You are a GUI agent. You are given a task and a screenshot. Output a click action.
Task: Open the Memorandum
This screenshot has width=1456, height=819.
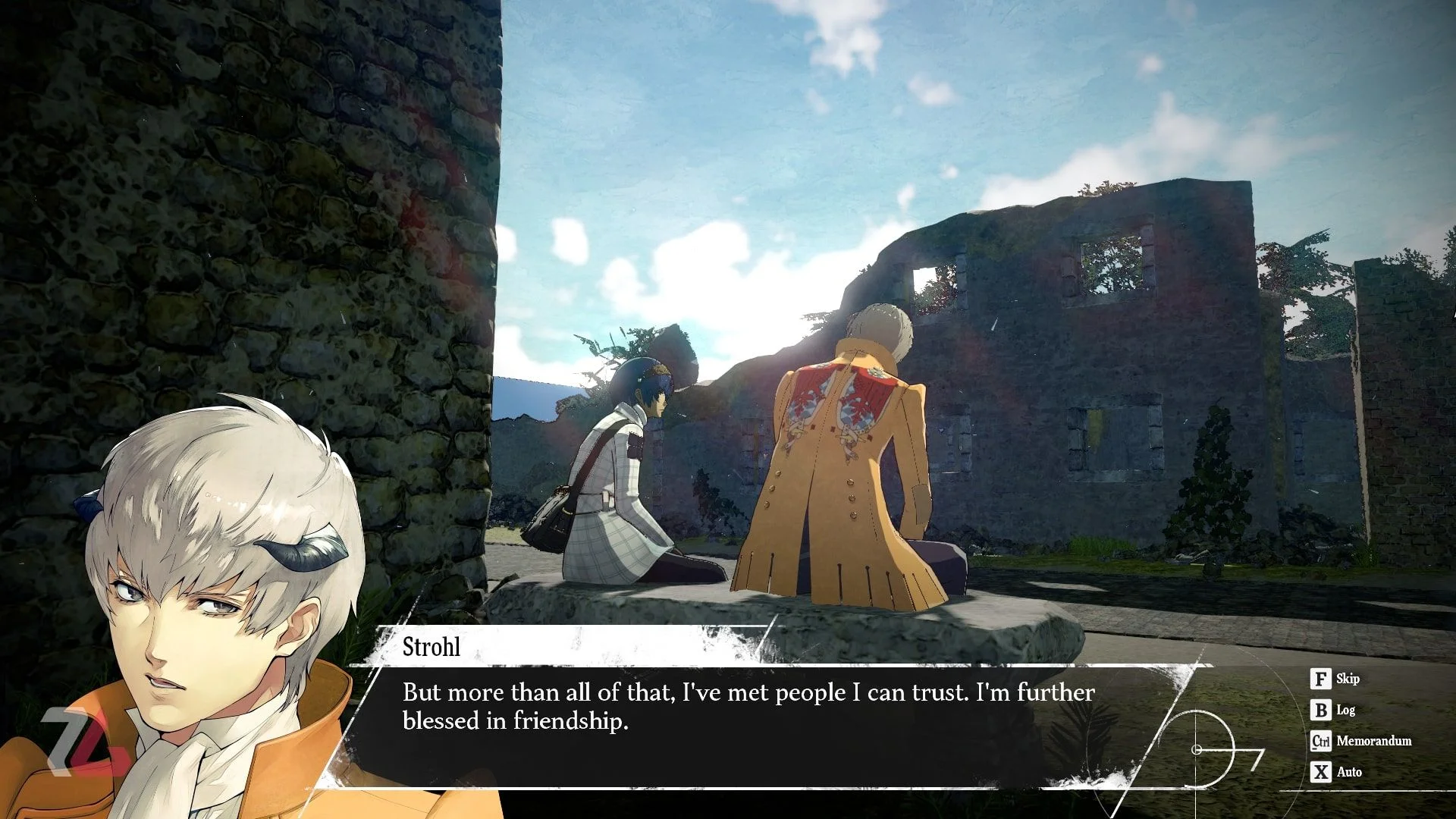(1361, 741)
